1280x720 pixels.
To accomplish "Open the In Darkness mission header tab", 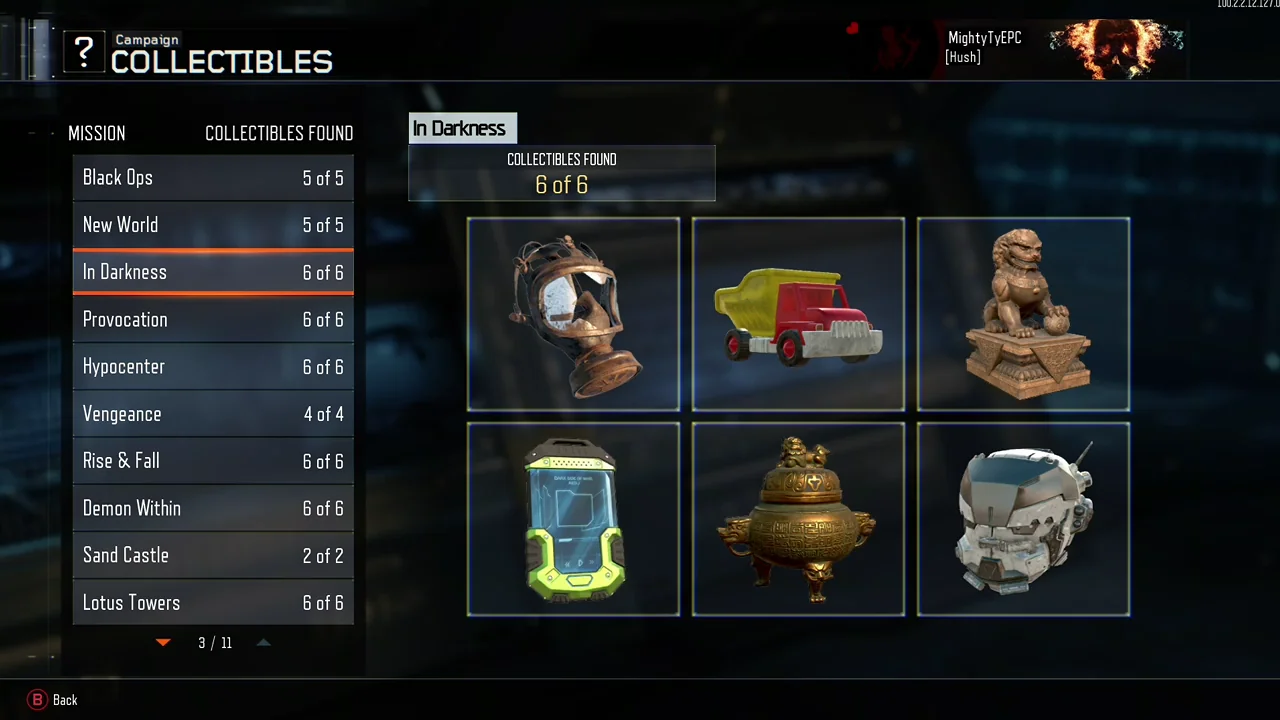I will (459, 128).
